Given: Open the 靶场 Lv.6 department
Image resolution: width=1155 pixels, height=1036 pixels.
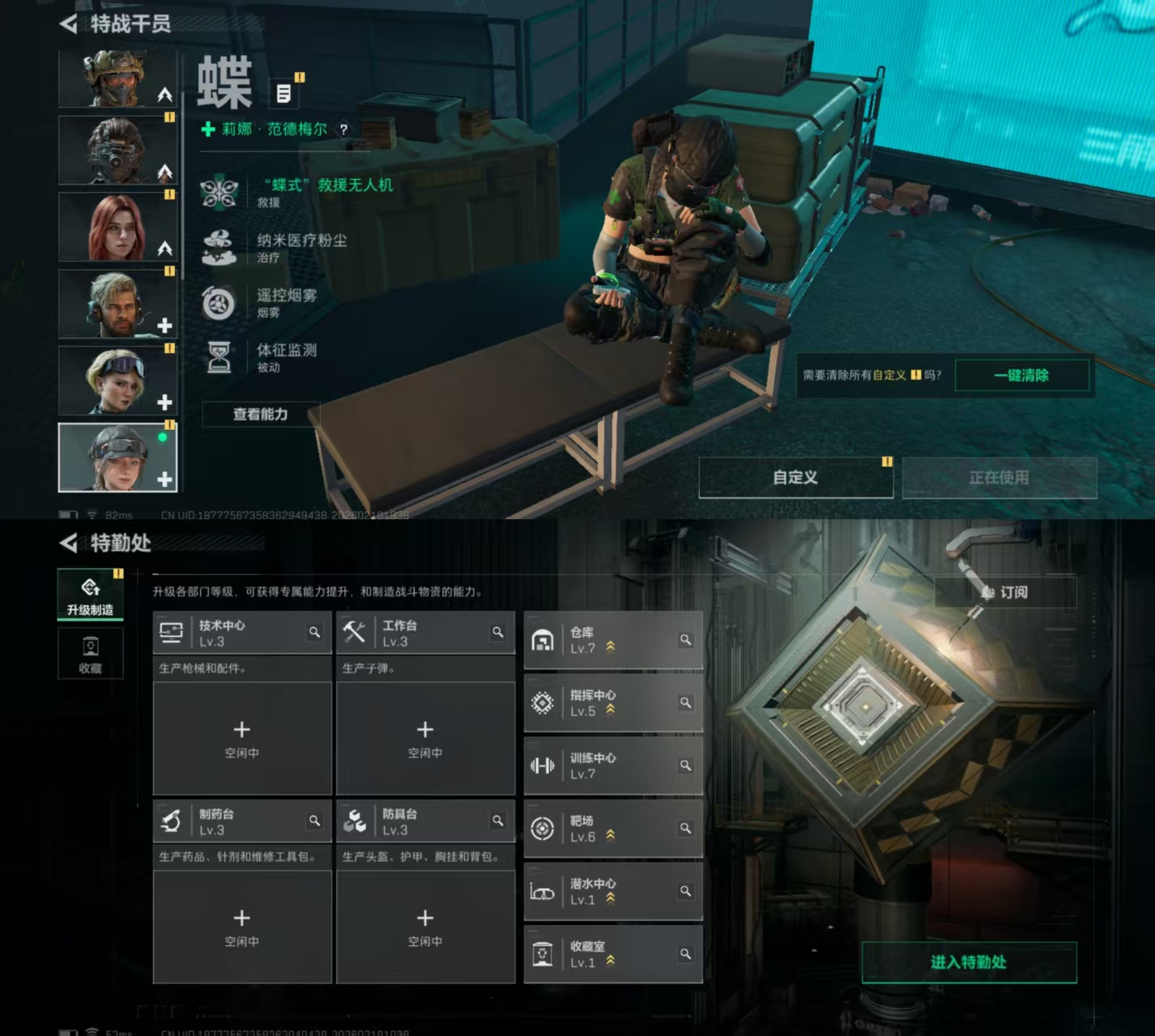Looking at the screenshot, I should click(x=599, y=829).
